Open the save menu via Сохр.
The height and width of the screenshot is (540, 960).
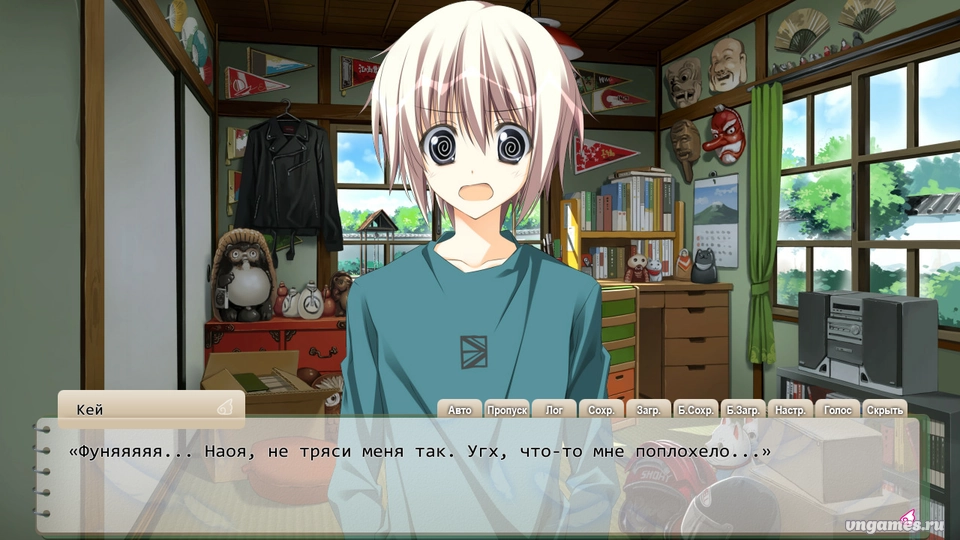(601, 409)
